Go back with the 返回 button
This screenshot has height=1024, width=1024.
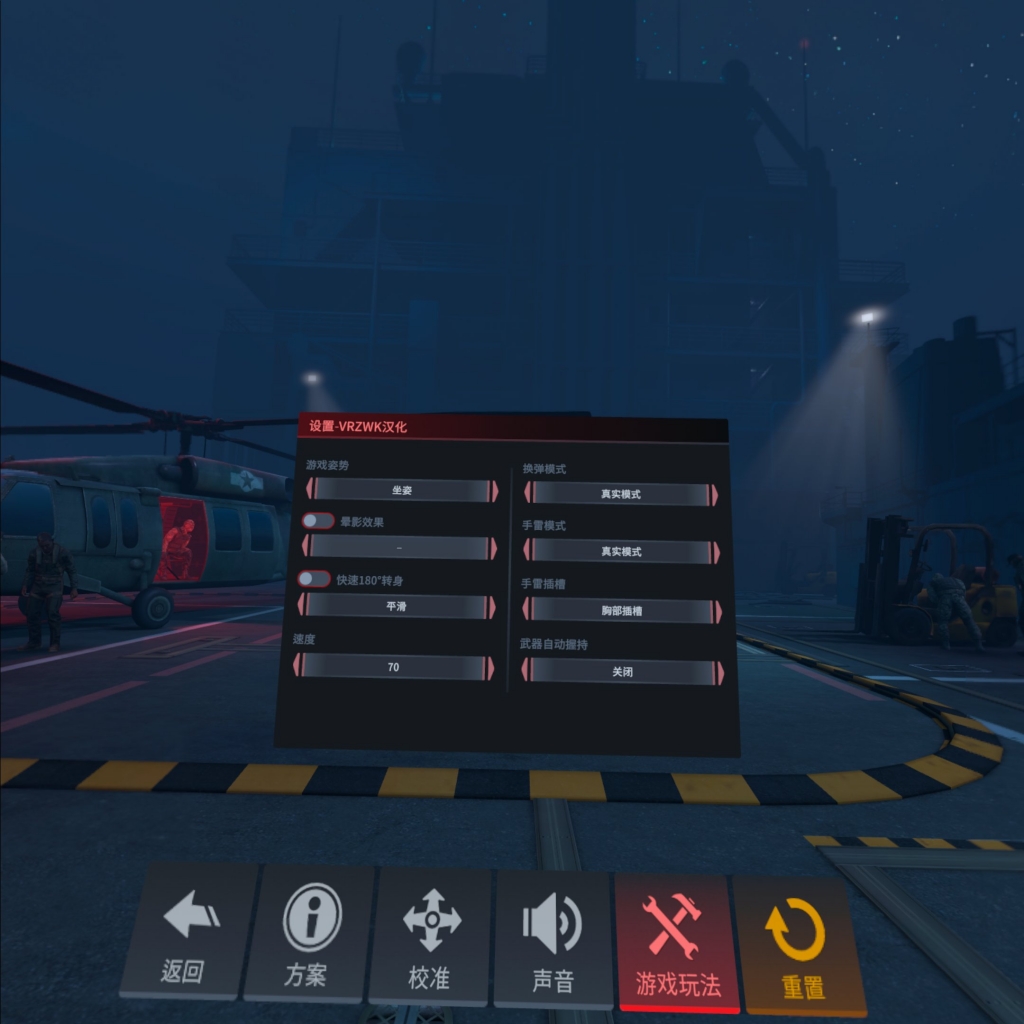(x=188, y=932)
